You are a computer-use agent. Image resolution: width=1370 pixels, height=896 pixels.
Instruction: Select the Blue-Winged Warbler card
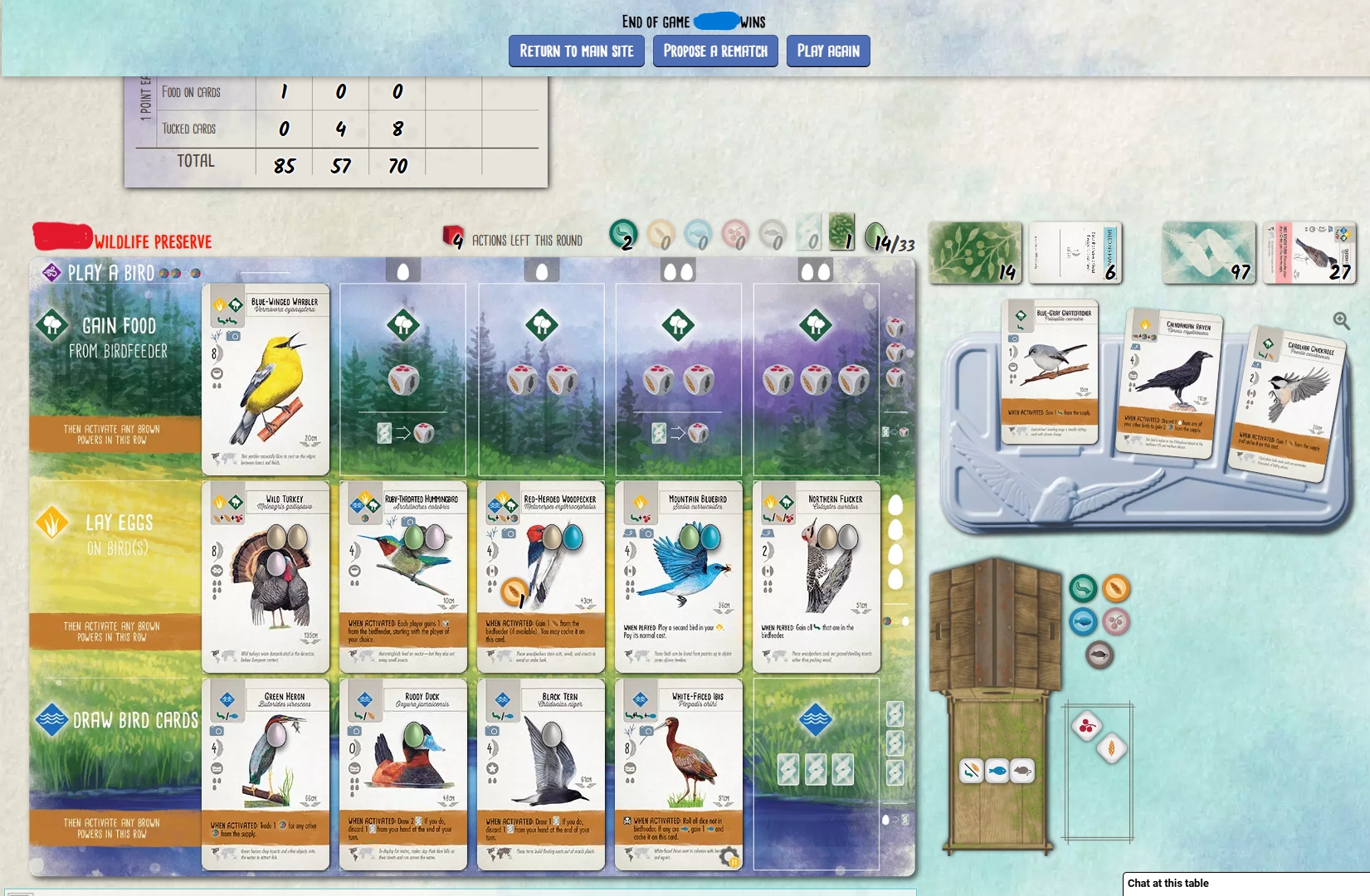[266, 379]
